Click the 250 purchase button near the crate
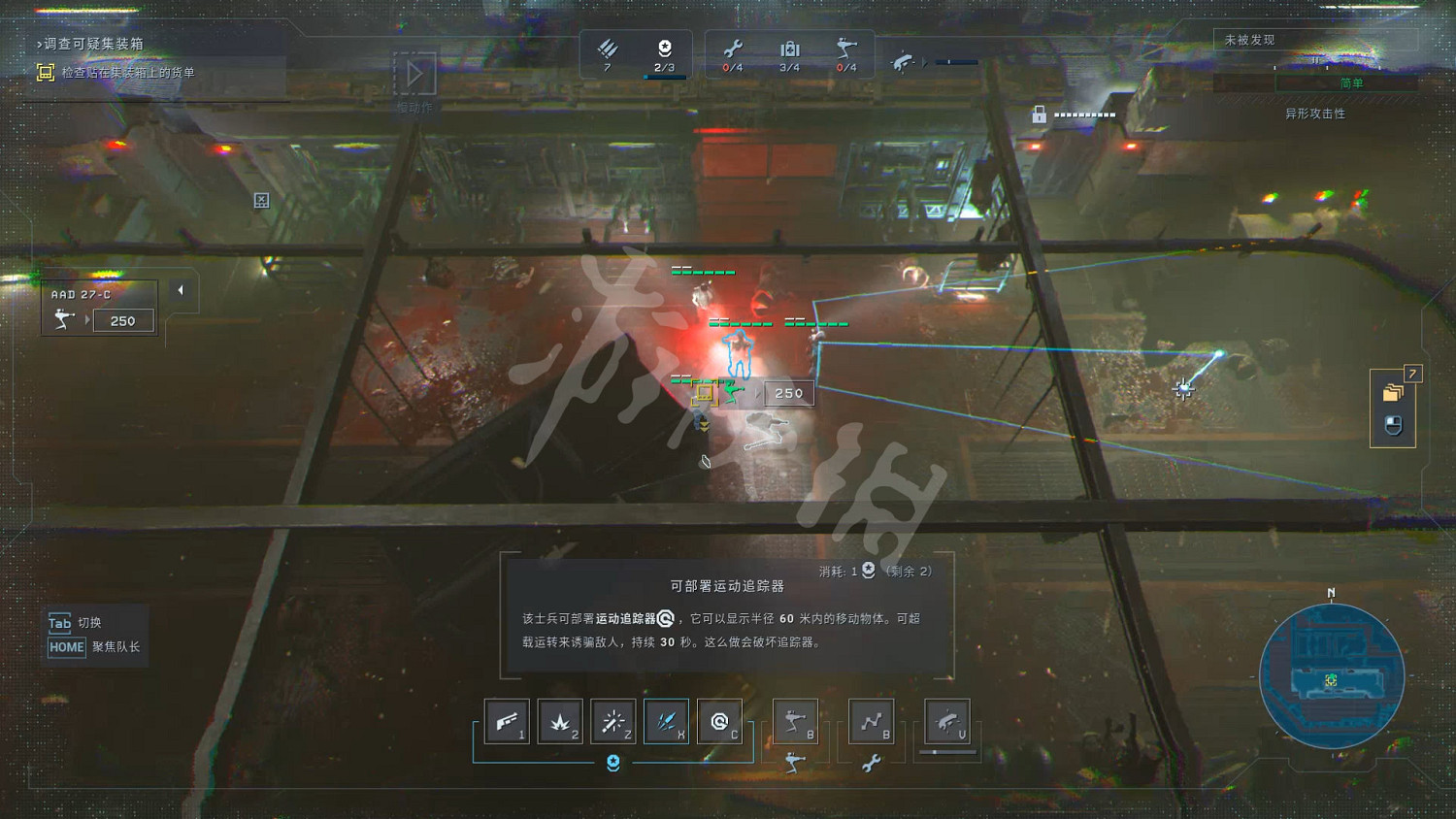 pyautogui.click(x=788, y=393)
